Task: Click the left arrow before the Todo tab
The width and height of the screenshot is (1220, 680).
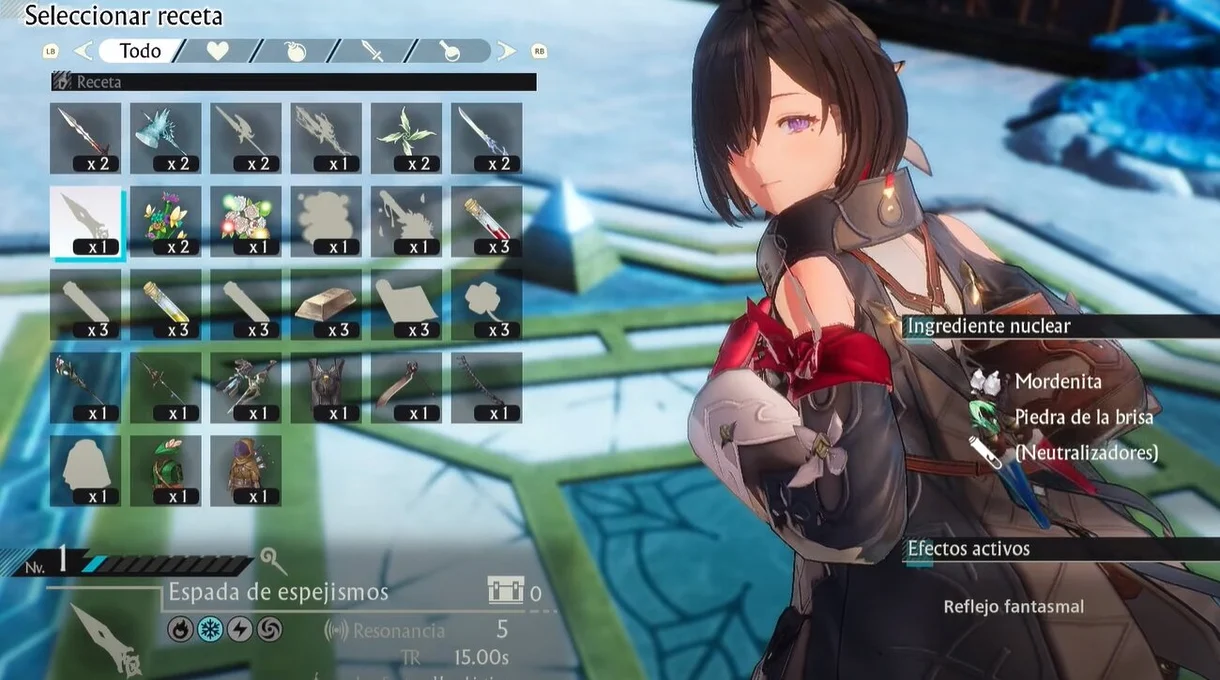Action: (x=83, y=51)
